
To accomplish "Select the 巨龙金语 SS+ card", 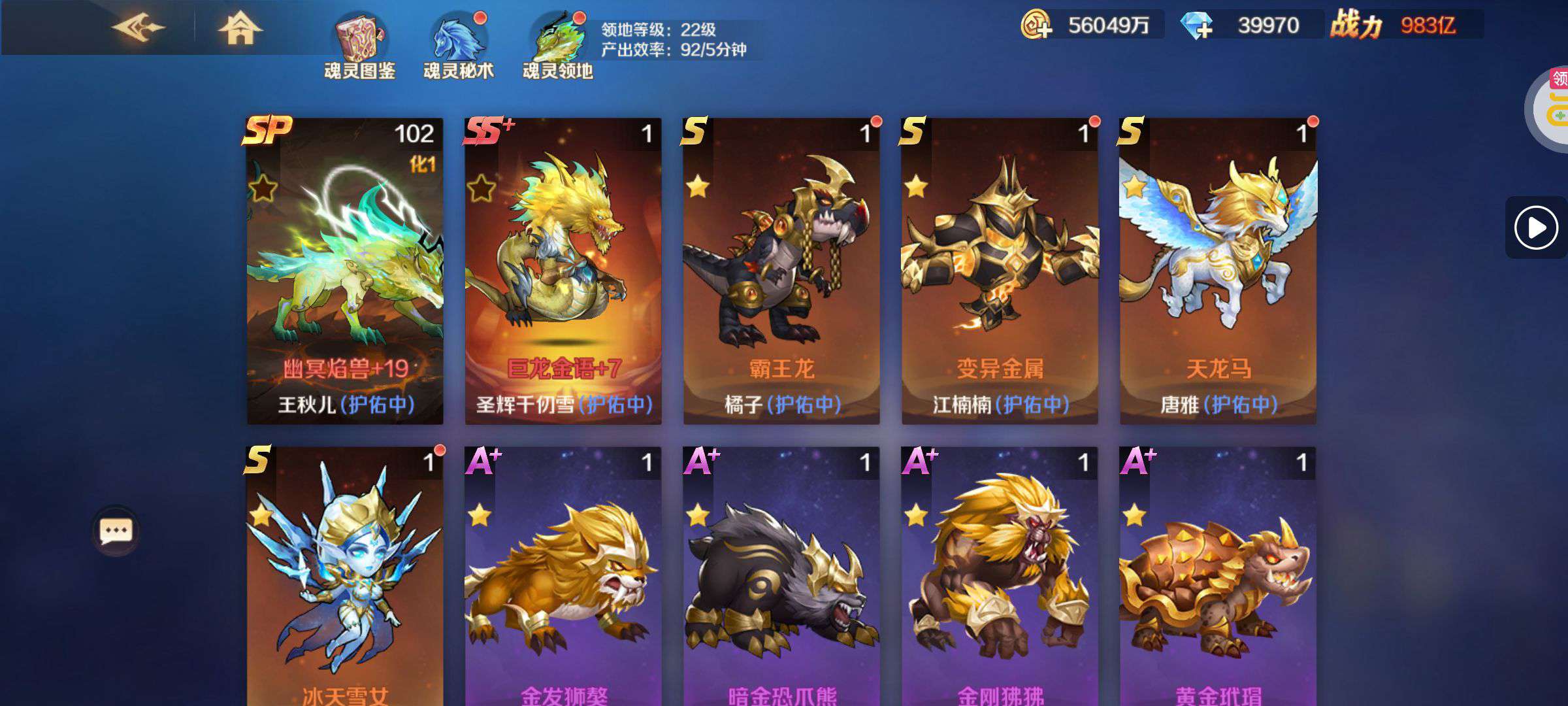I will tap(563, 271).
